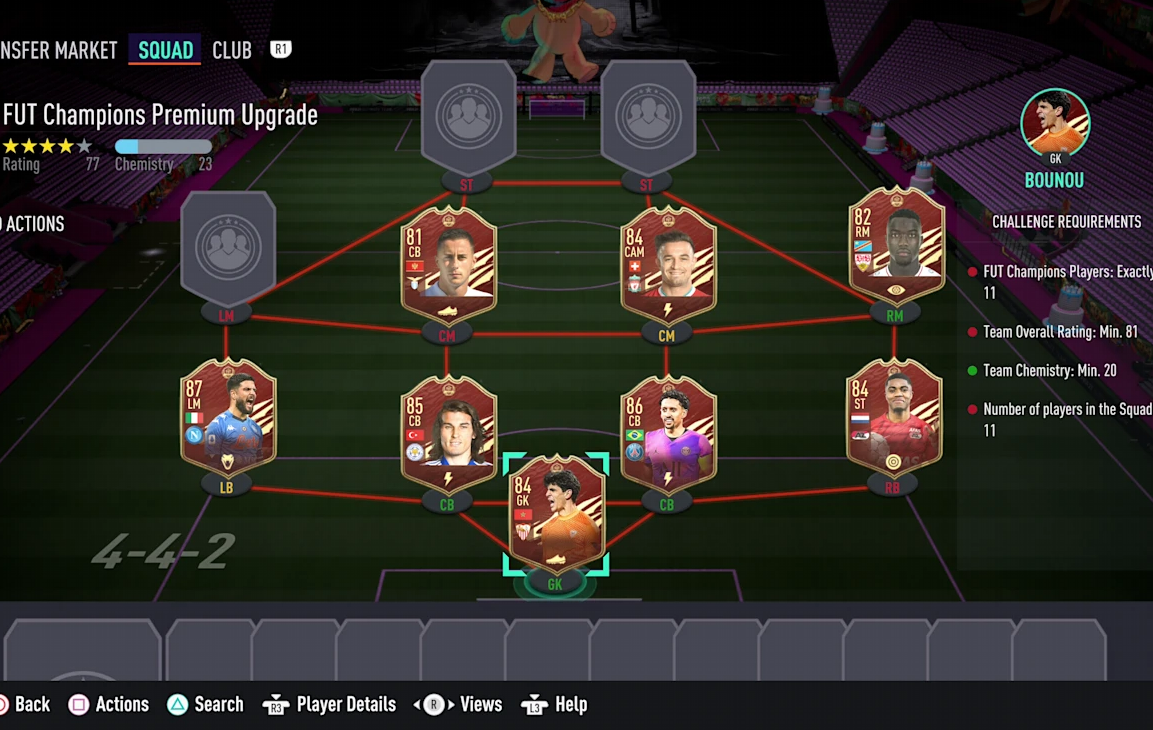This screenshot has width=1153, height=730.
Task: Choose the 82-rated RM card
Action: pyautogui.click(x=895, y=247)
